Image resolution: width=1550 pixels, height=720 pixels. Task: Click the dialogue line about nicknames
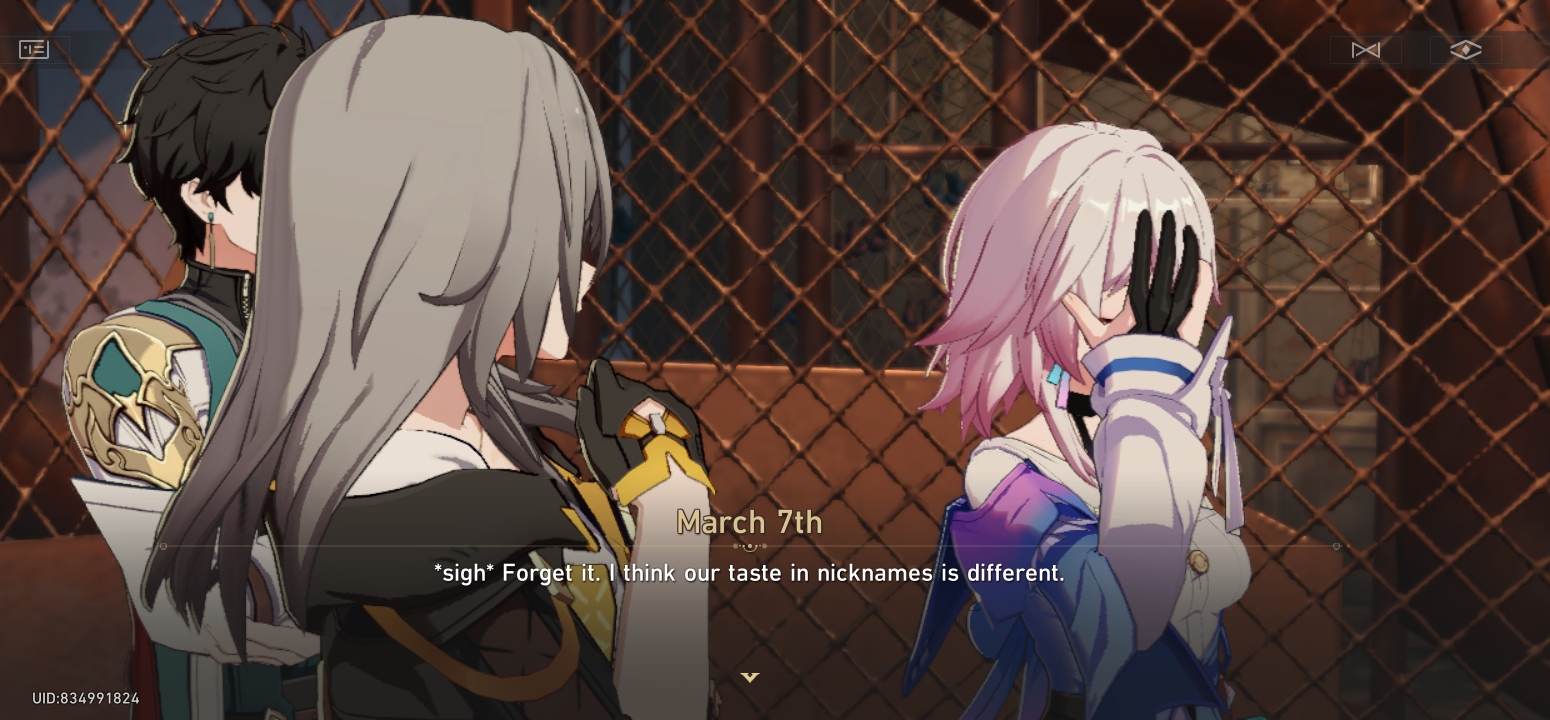tap(748, 573)
